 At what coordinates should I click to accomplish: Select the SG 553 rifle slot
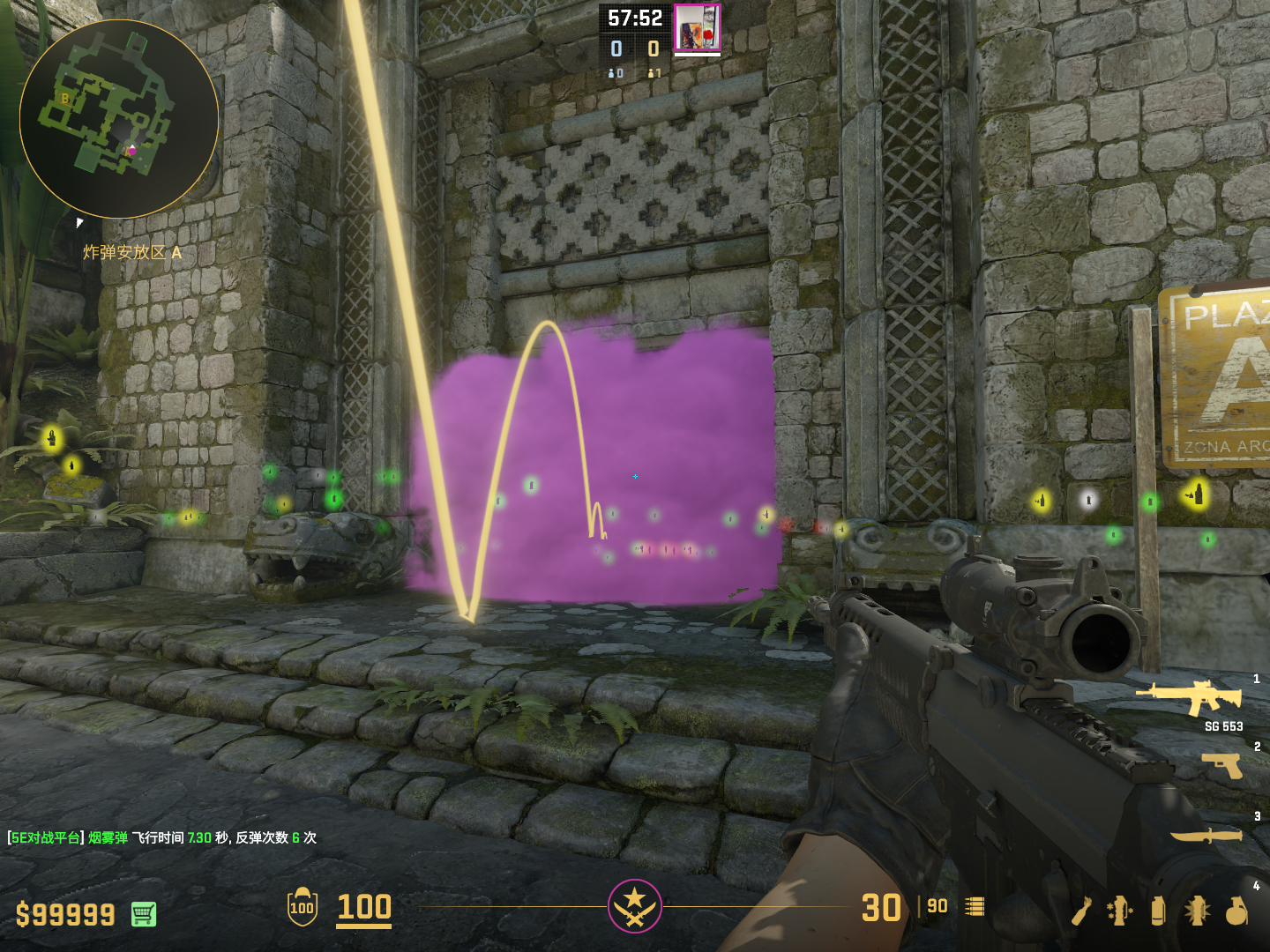tap(1191, 696)
